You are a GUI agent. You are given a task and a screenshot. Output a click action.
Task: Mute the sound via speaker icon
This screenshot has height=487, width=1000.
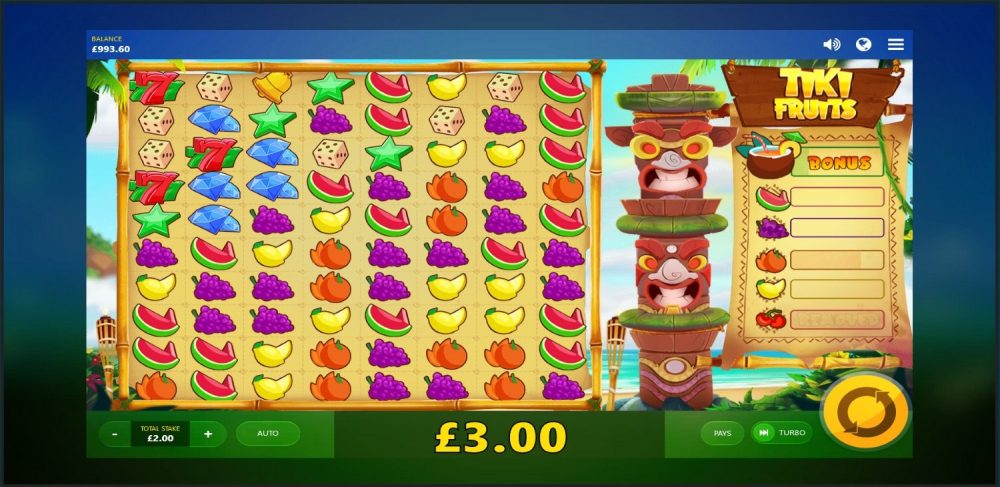click(831, 45)
